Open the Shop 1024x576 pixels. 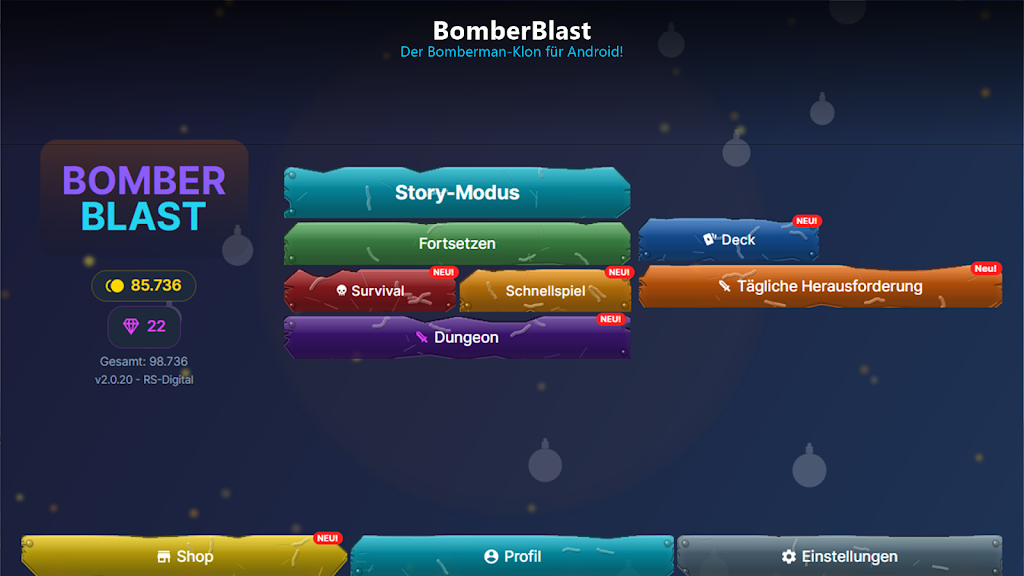[x=185, y=556]
